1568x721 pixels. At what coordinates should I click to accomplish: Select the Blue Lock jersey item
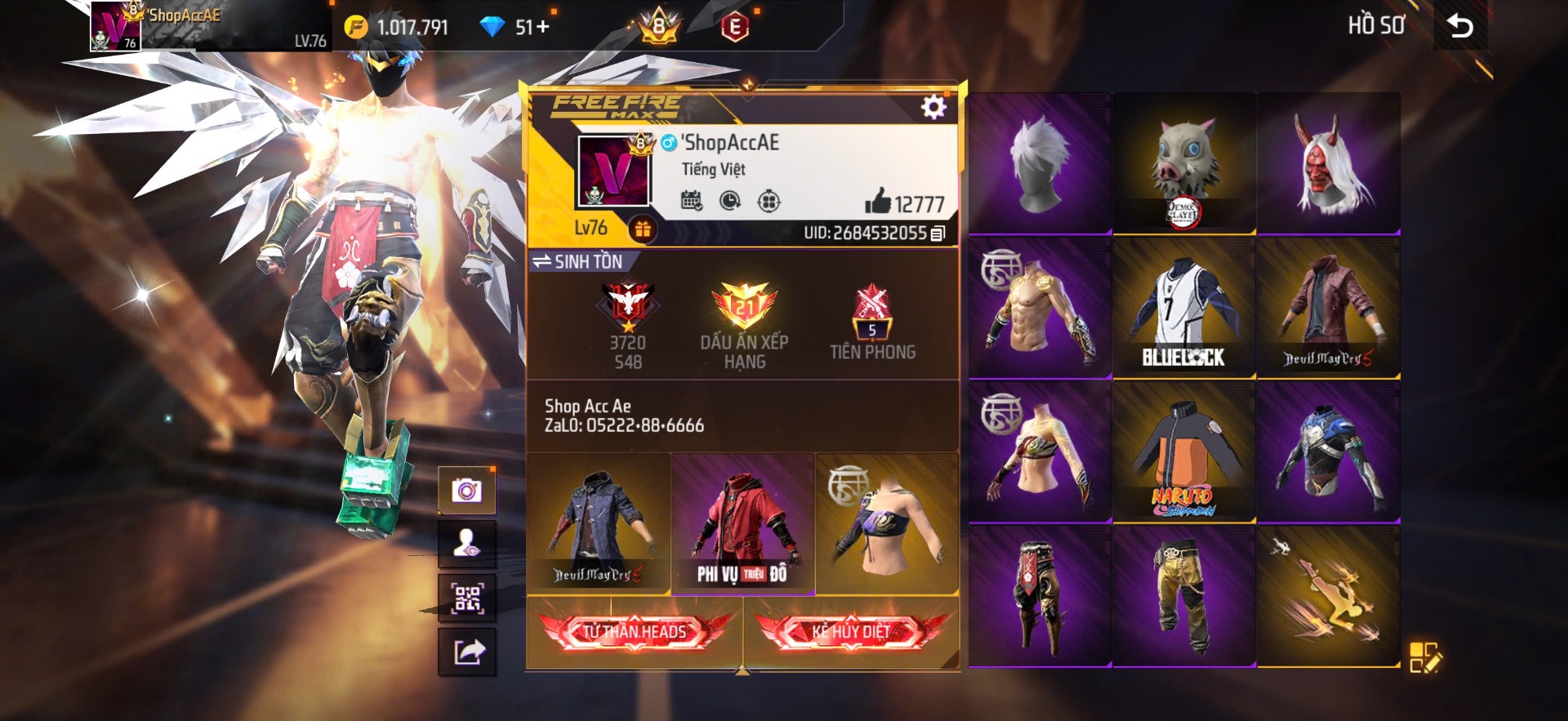click(x=1183, y=308)
